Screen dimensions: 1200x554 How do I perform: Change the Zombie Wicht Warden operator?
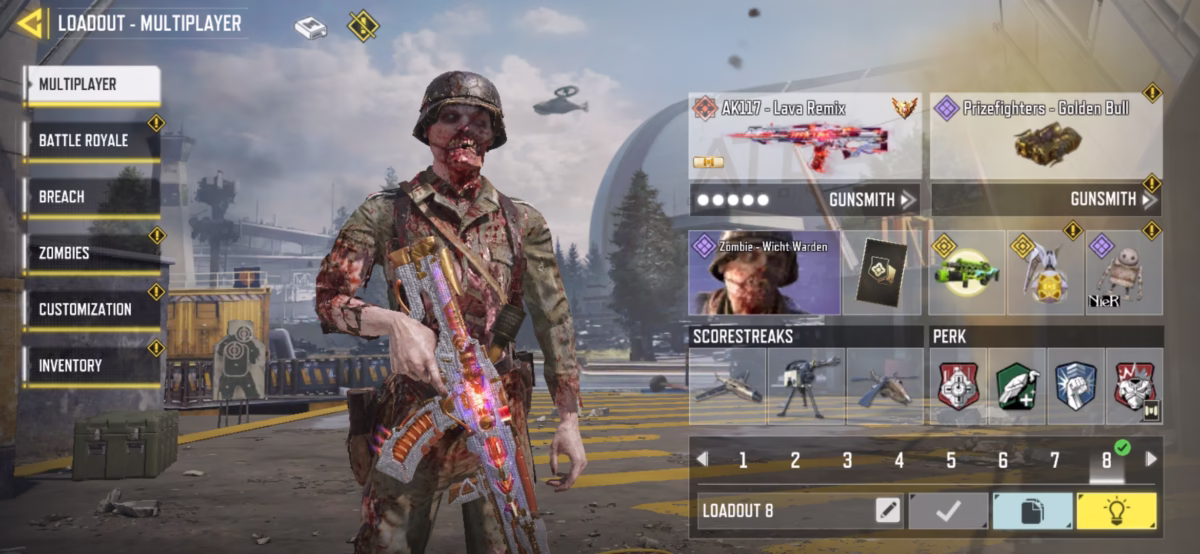click(764, 272)
